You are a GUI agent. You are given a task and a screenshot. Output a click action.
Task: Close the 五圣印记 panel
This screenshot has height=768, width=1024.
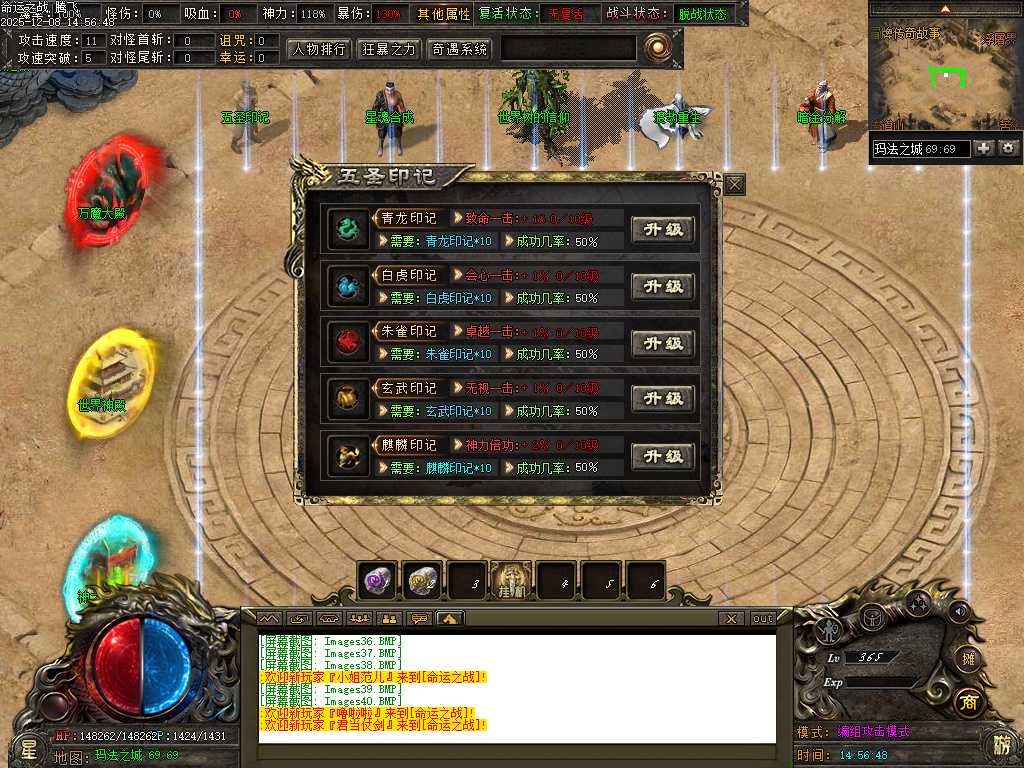(x=735, y=184)
